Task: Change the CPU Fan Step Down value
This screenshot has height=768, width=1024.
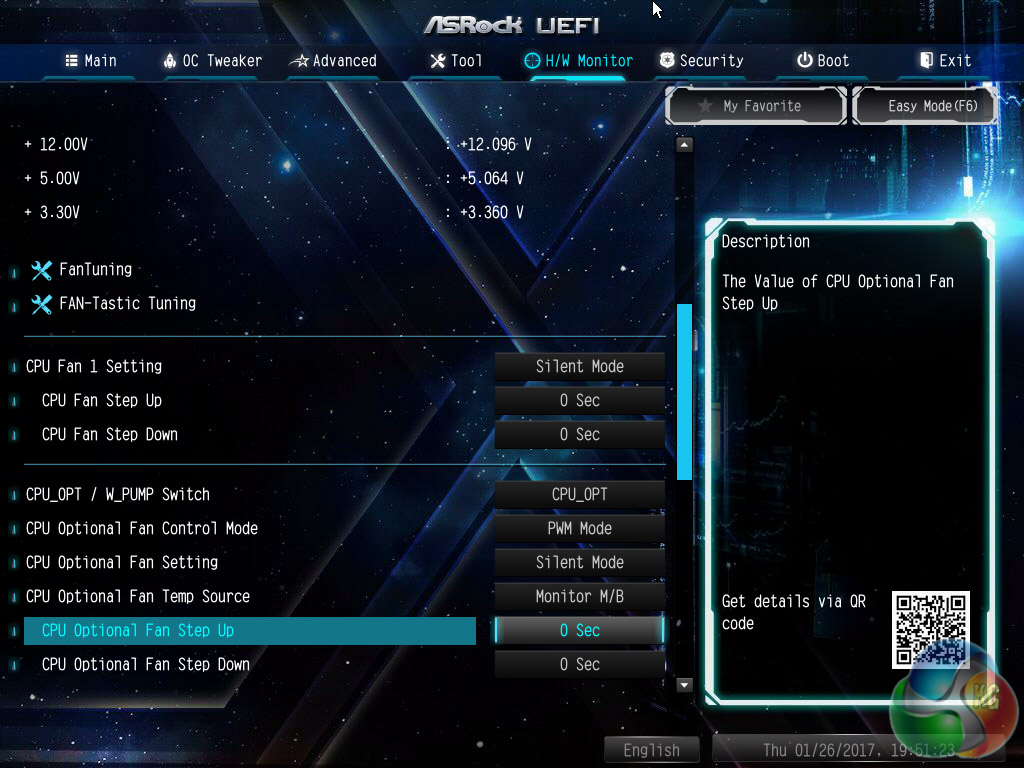Action: click(580, 435)
